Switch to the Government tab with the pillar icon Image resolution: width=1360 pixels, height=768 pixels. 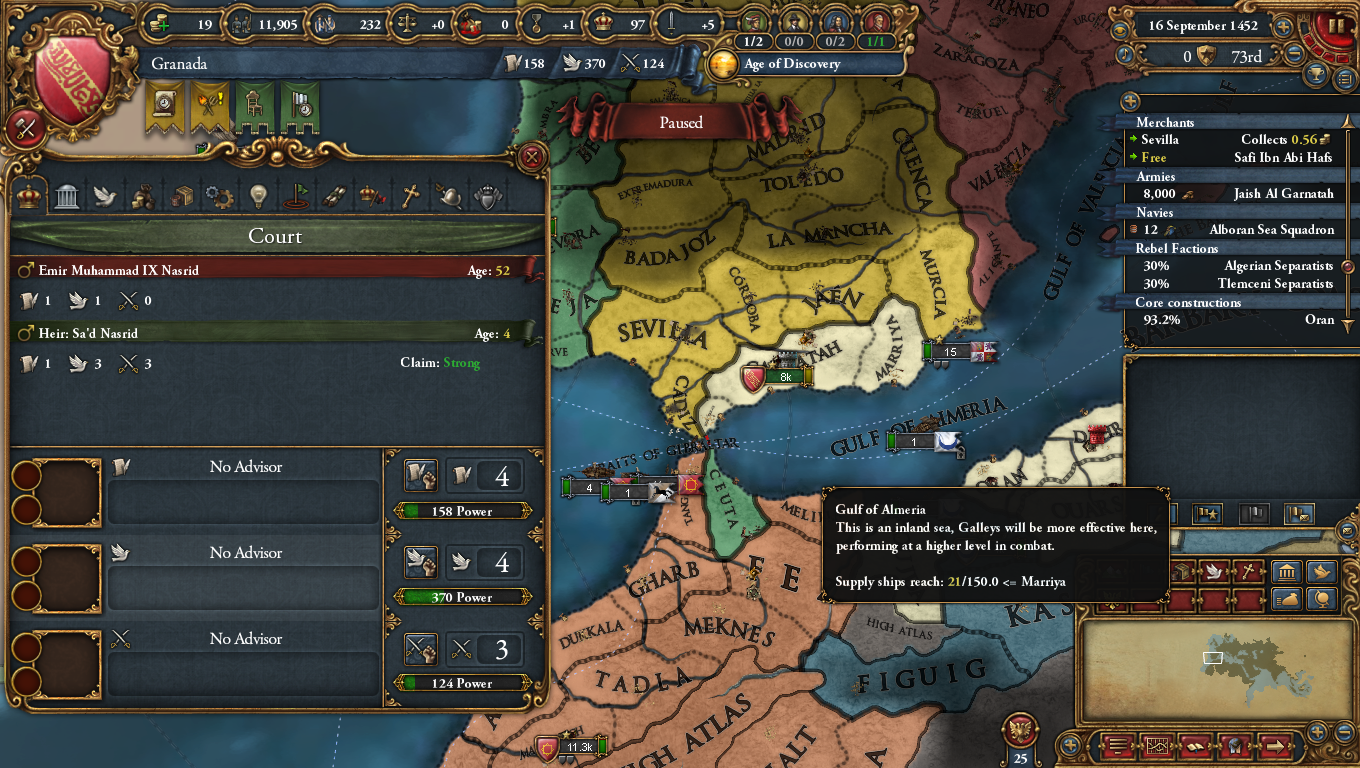coord(66,197)
